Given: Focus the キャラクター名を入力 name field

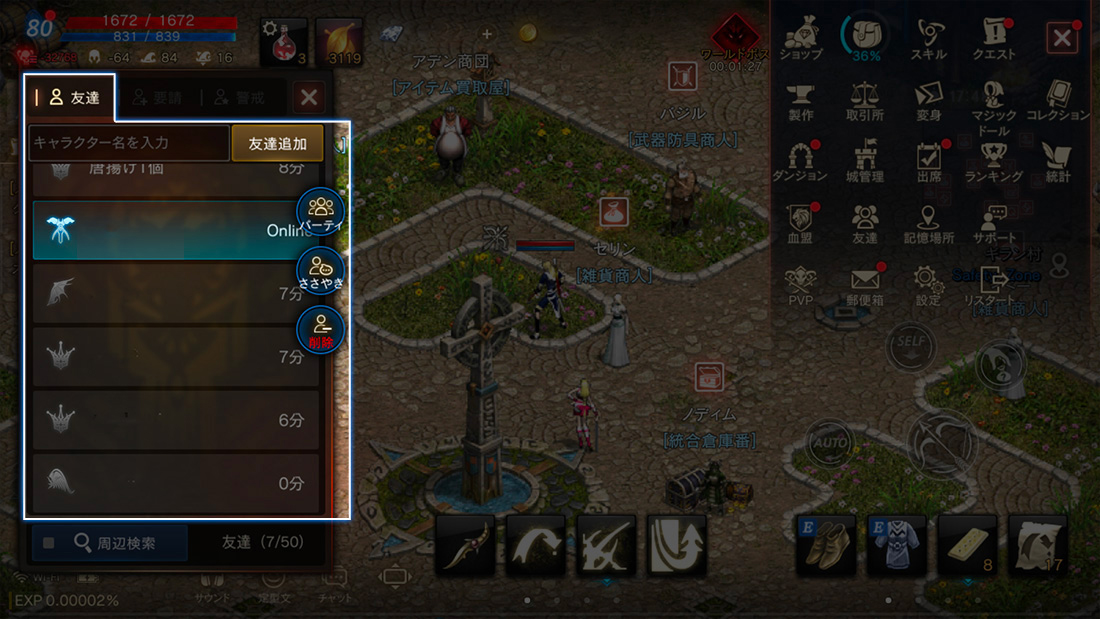Looking at the screenshot, I should pyautogui.click(x=129, y=143).
